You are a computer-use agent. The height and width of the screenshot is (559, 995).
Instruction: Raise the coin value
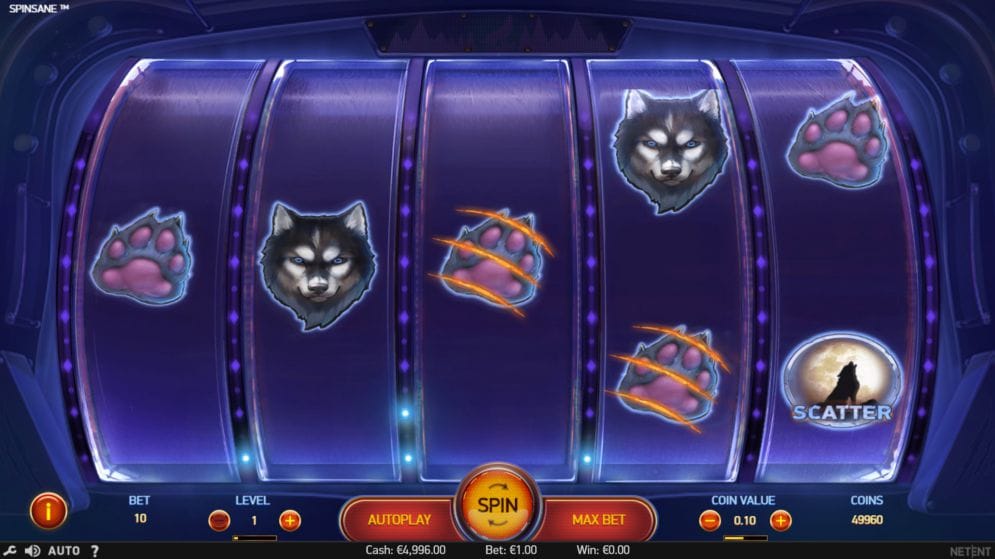coord(781,520)
